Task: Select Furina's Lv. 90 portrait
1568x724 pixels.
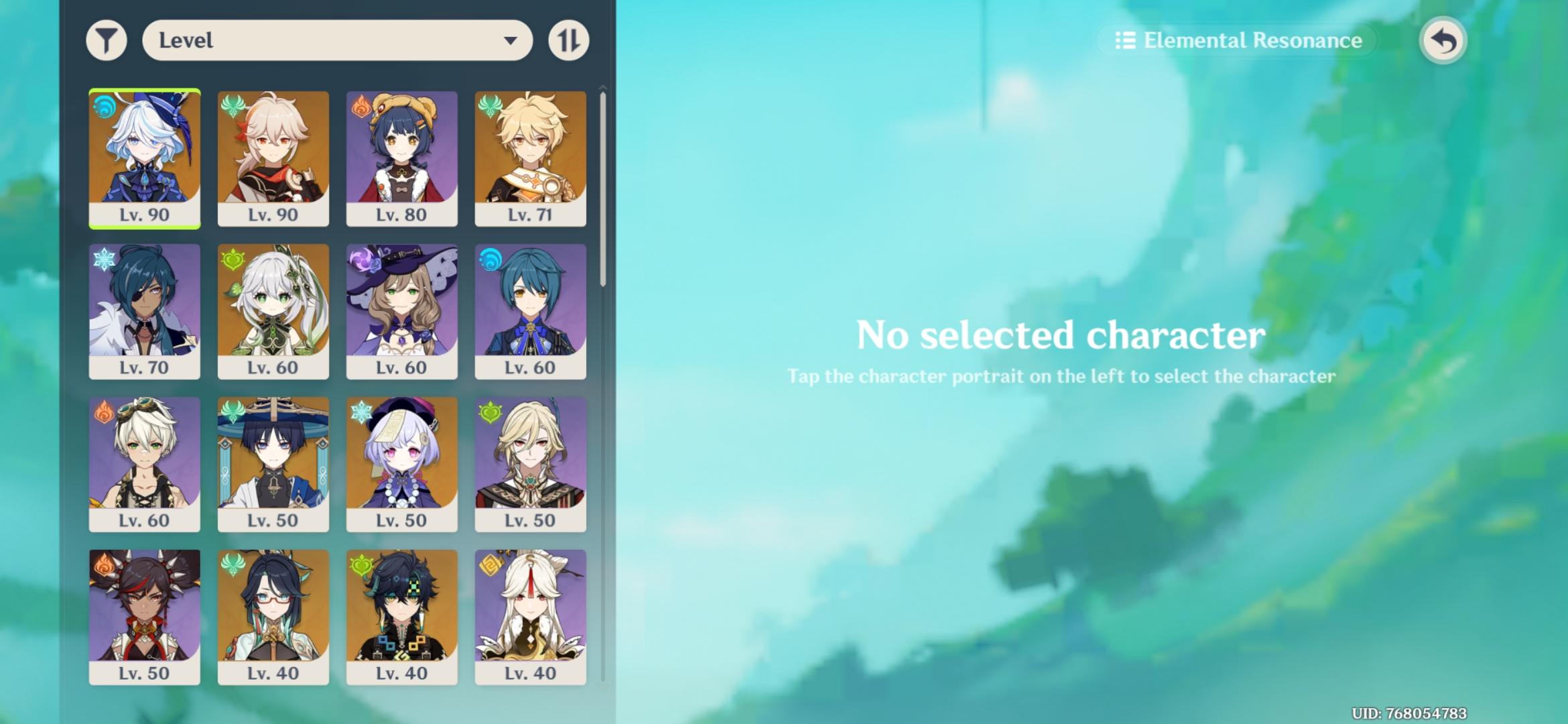Action: pyautogui.click(x=145, y=154)
